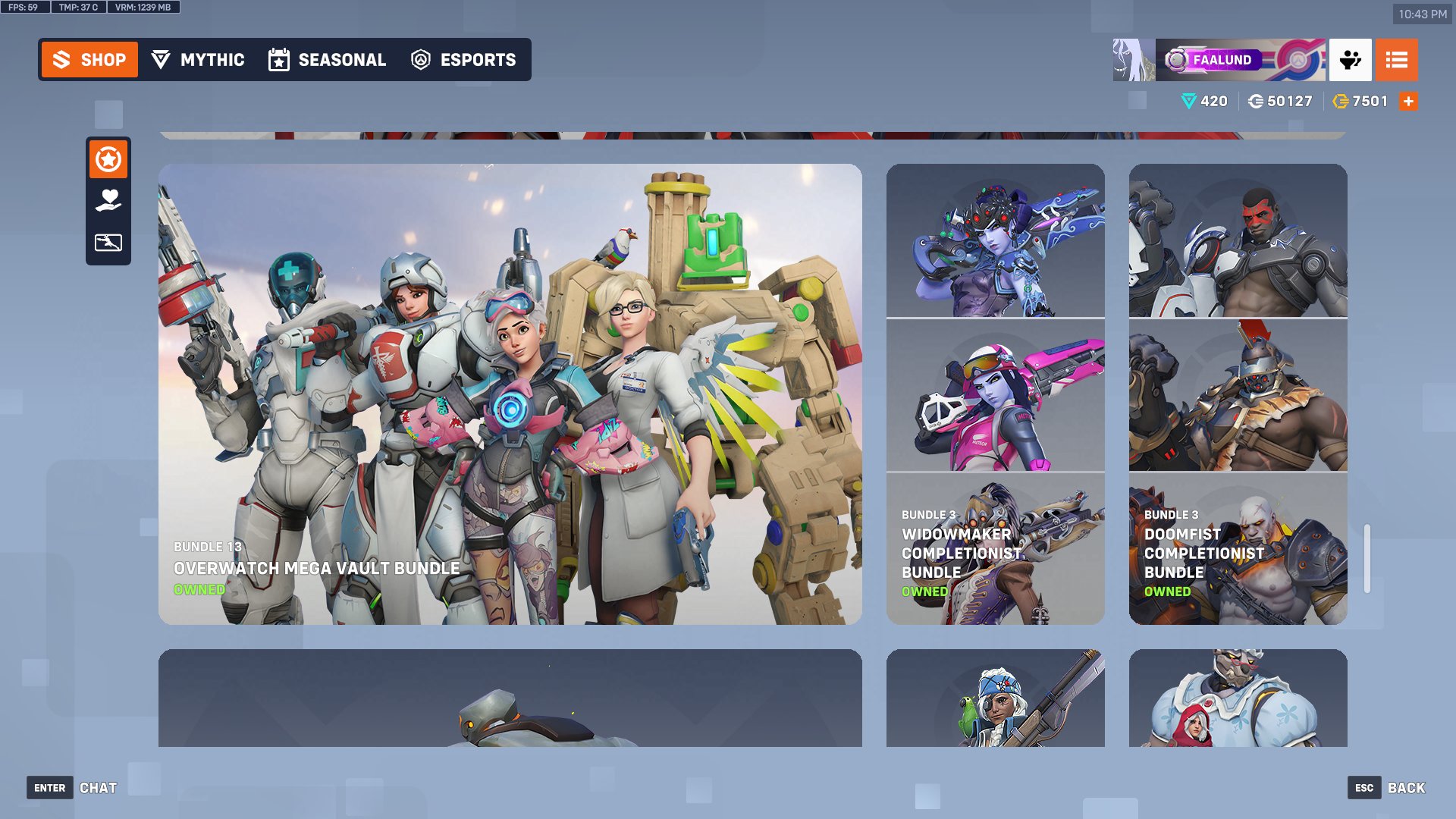The width and height of the screenshot is (1456, 819).
Task: Select the featured star sidebar category
Action: (108, 160)
